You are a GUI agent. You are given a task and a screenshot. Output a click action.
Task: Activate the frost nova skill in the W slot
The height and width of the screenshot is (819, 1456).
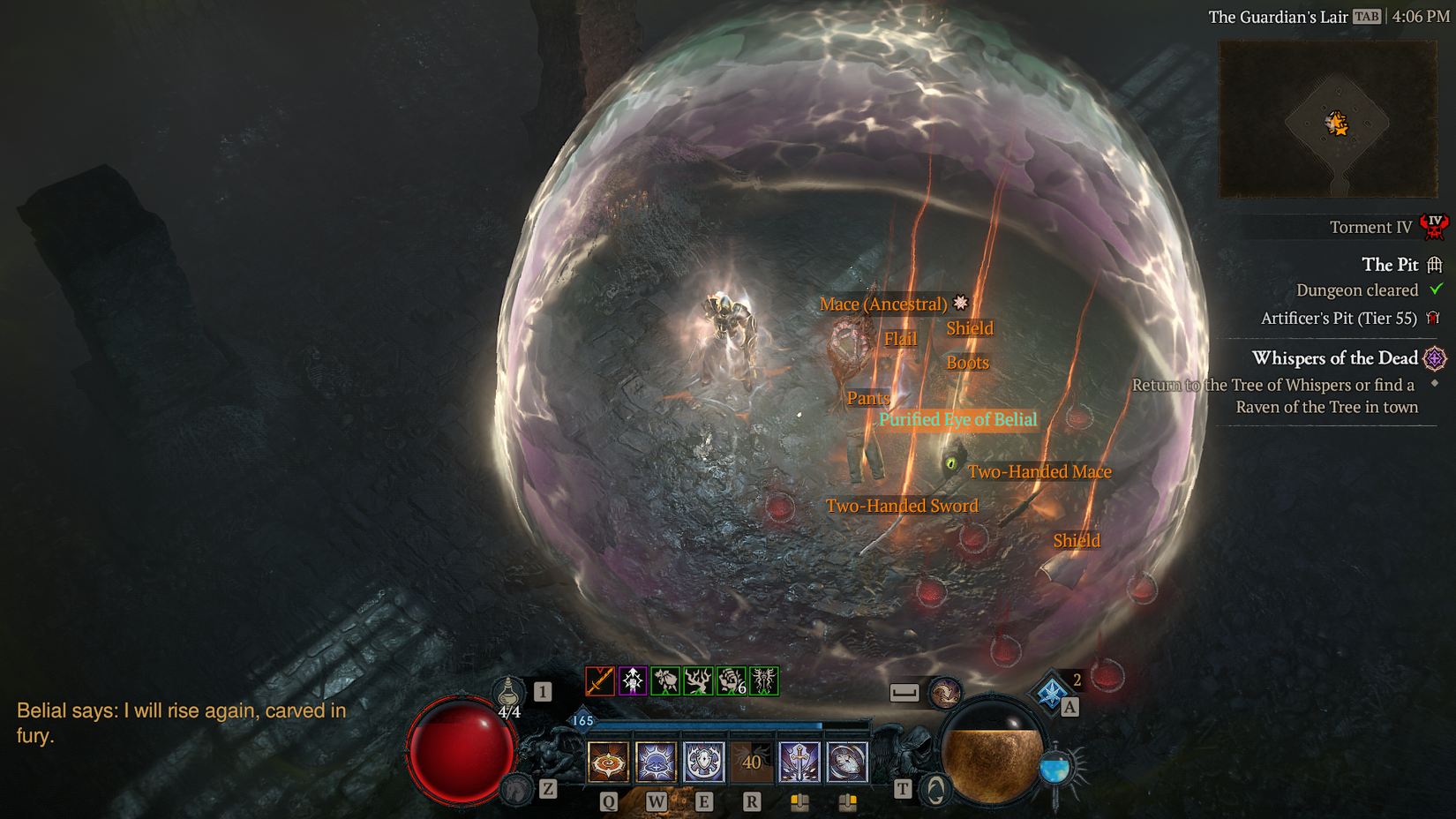(656, 763)
